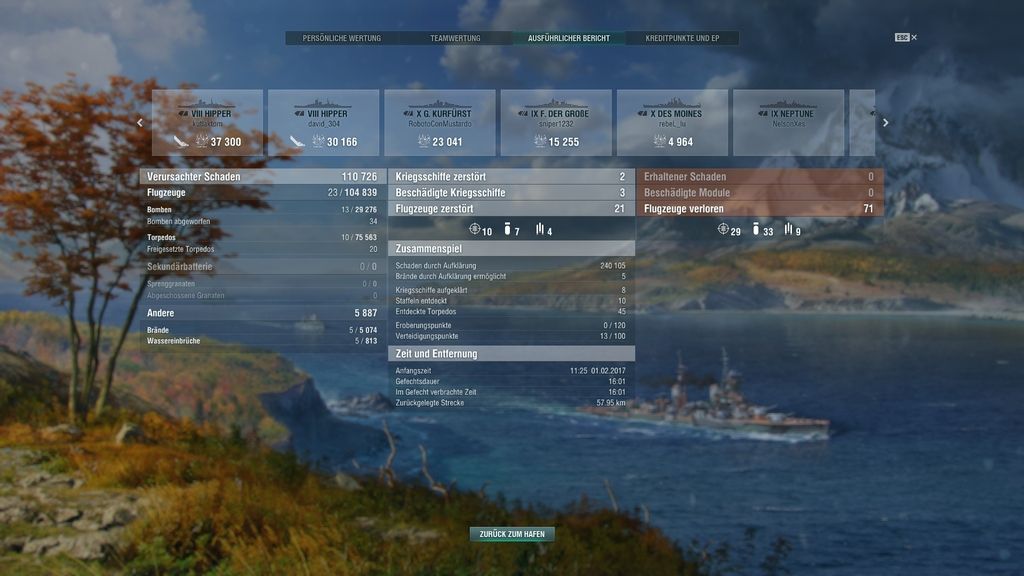
Task: Open the IX Neptune ship card
Action: [x=788, y=123]
